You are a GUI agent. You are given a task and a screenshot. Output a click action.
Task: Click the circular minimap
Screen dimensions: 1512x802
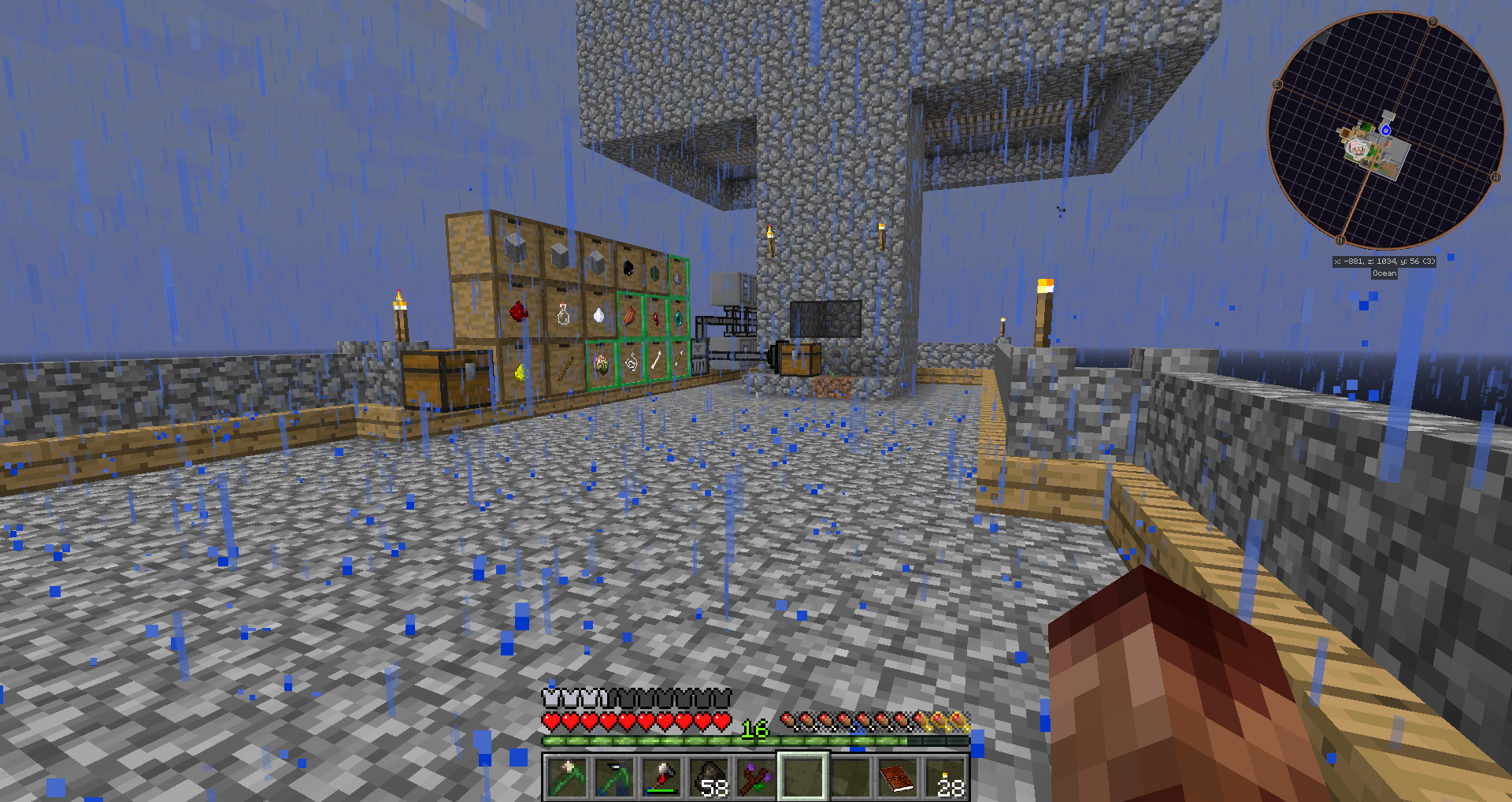(x=1385, y=131)
